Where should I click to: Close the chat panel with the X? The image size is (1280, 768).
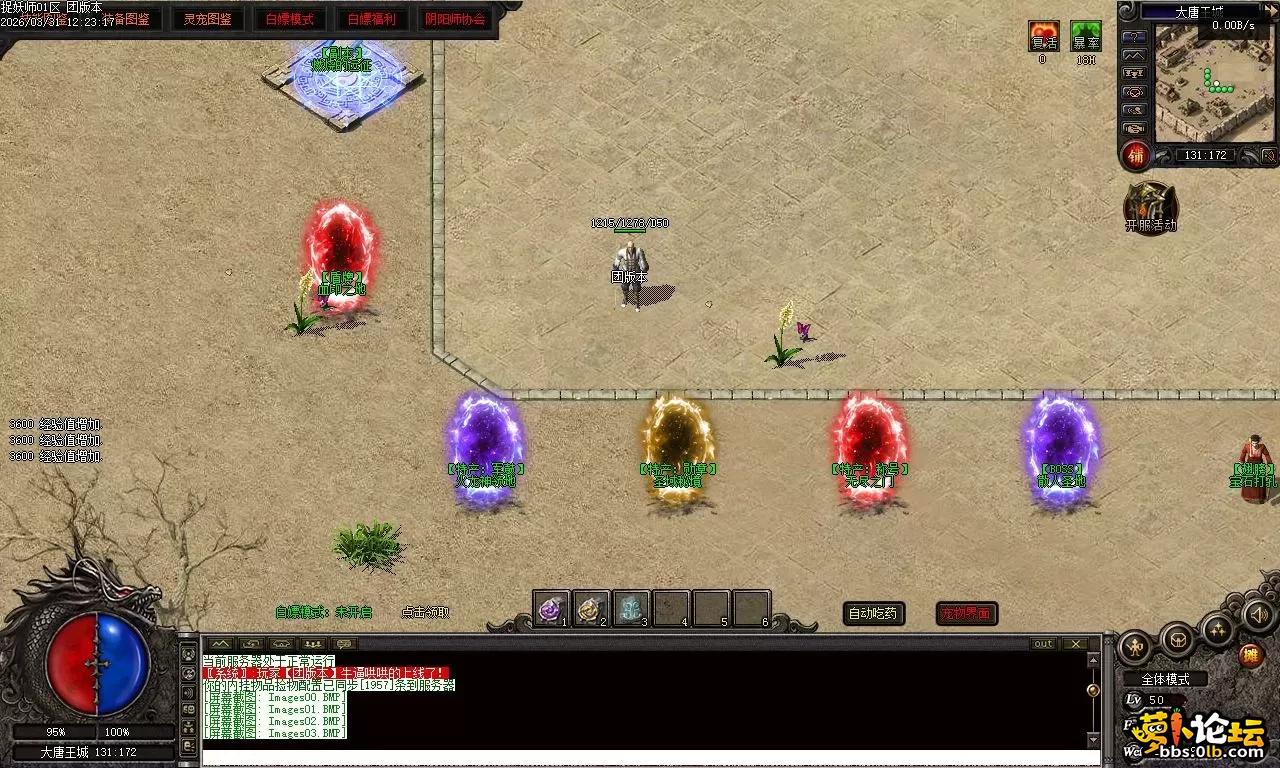click(x=1075, y=643)
